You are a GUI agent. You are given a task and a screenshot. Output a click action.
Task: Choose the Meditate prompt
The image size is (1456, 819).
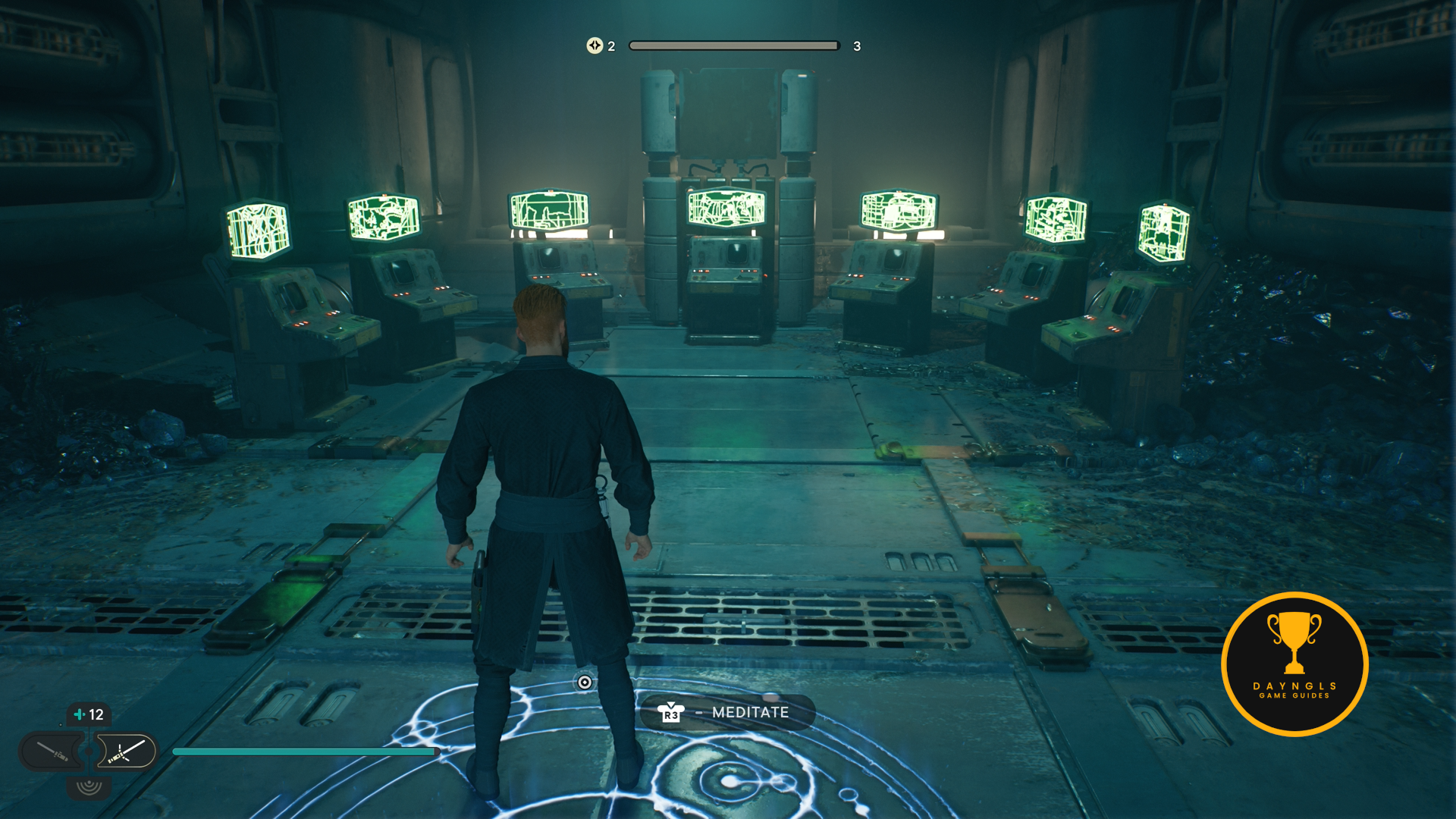point(727,712)
